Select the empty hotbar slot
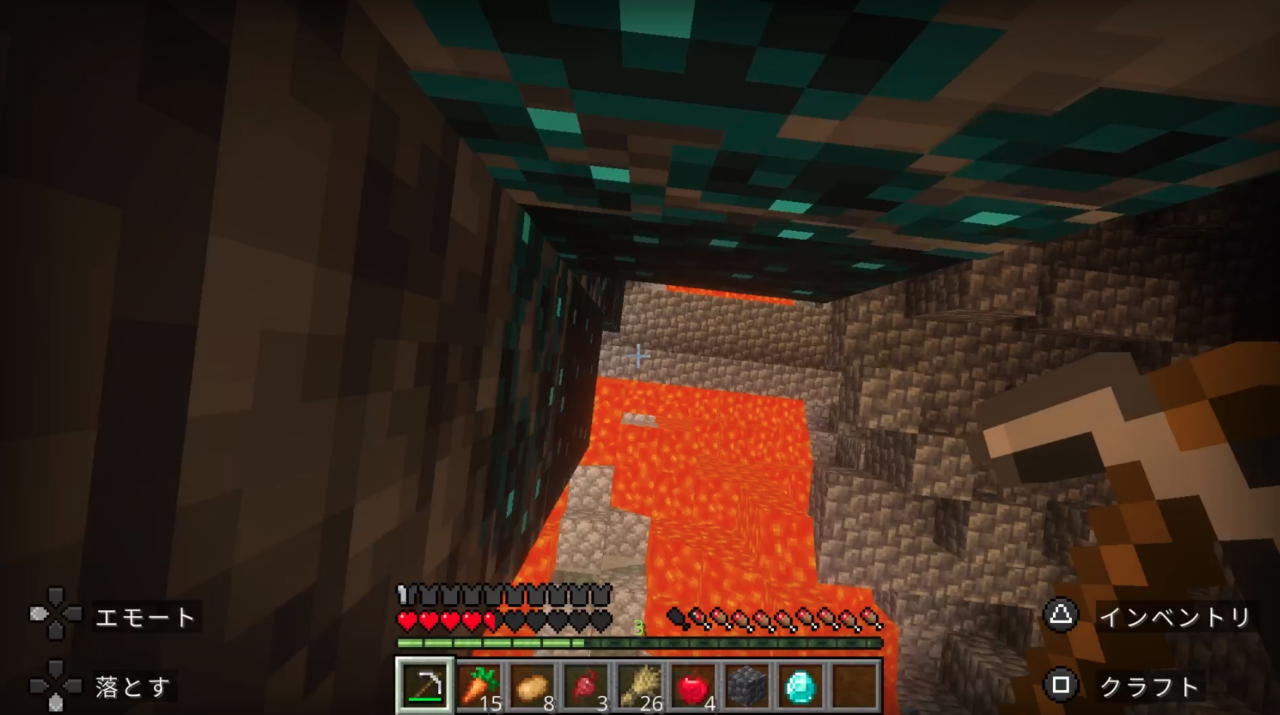 [855, 685]
